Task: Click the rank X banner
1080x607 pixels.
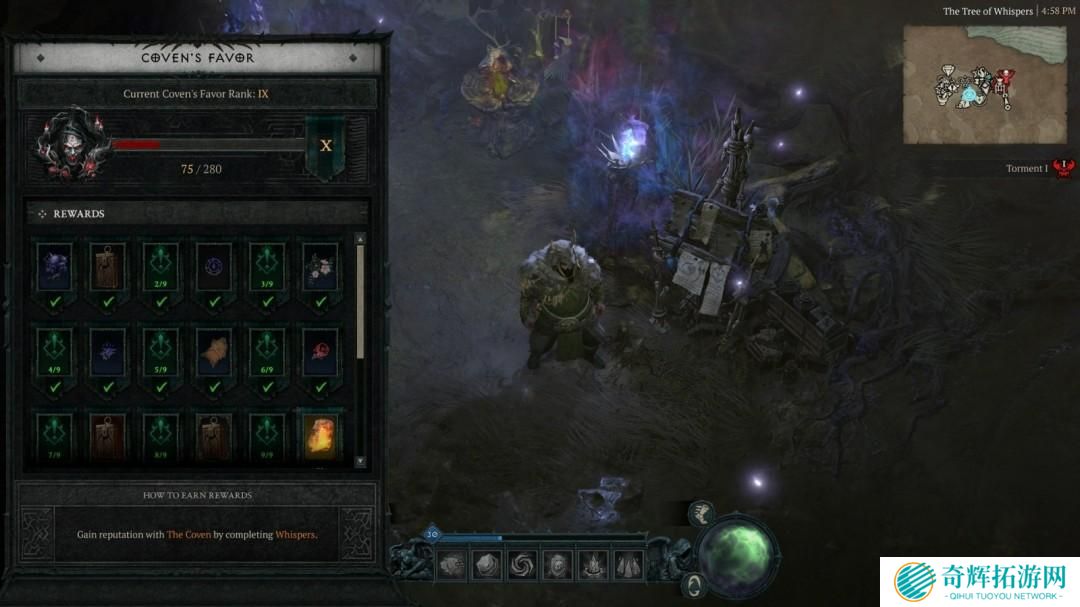Action: coord(326,146)
